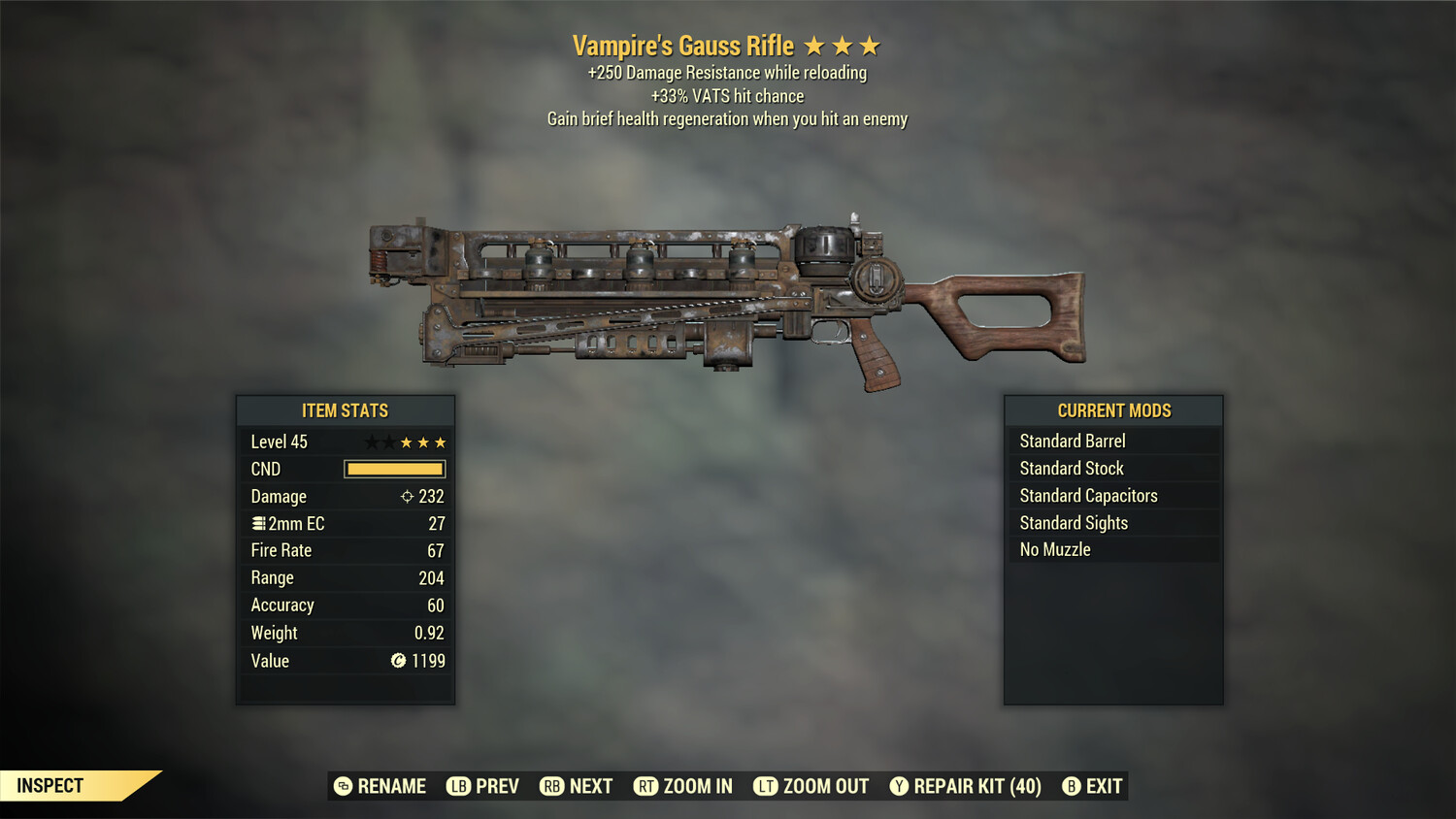Click the crosshair icon next to Damage
The height and width of the screenshot is (819, 1456).
[x=408, y=496]
